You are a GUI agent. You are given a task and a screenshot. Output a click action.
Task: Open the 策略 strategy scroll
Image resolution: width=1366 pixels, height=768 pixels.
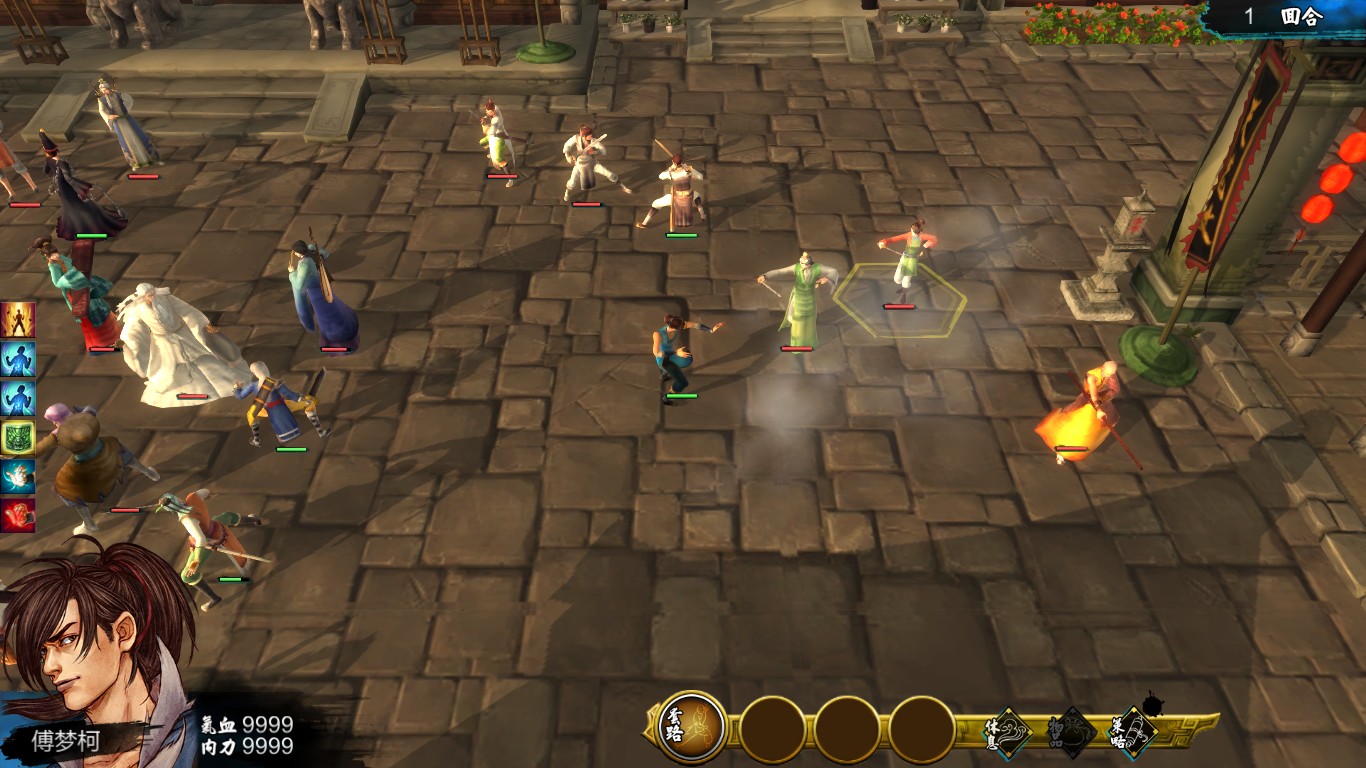click(1134, 733)
